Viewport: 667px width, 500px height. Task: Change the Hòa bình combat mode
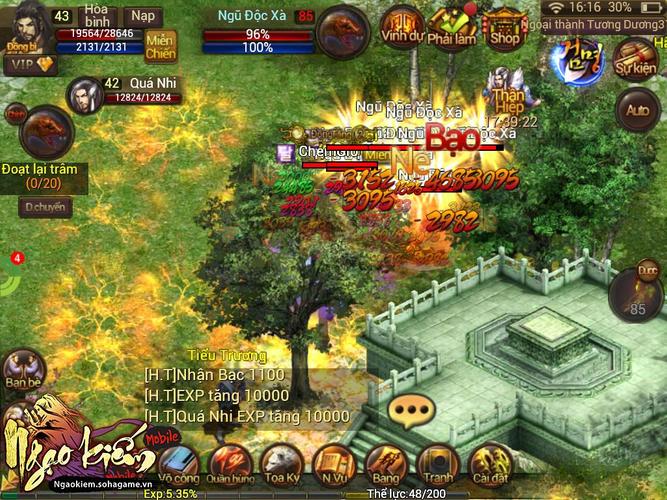(x=96, y=17)
